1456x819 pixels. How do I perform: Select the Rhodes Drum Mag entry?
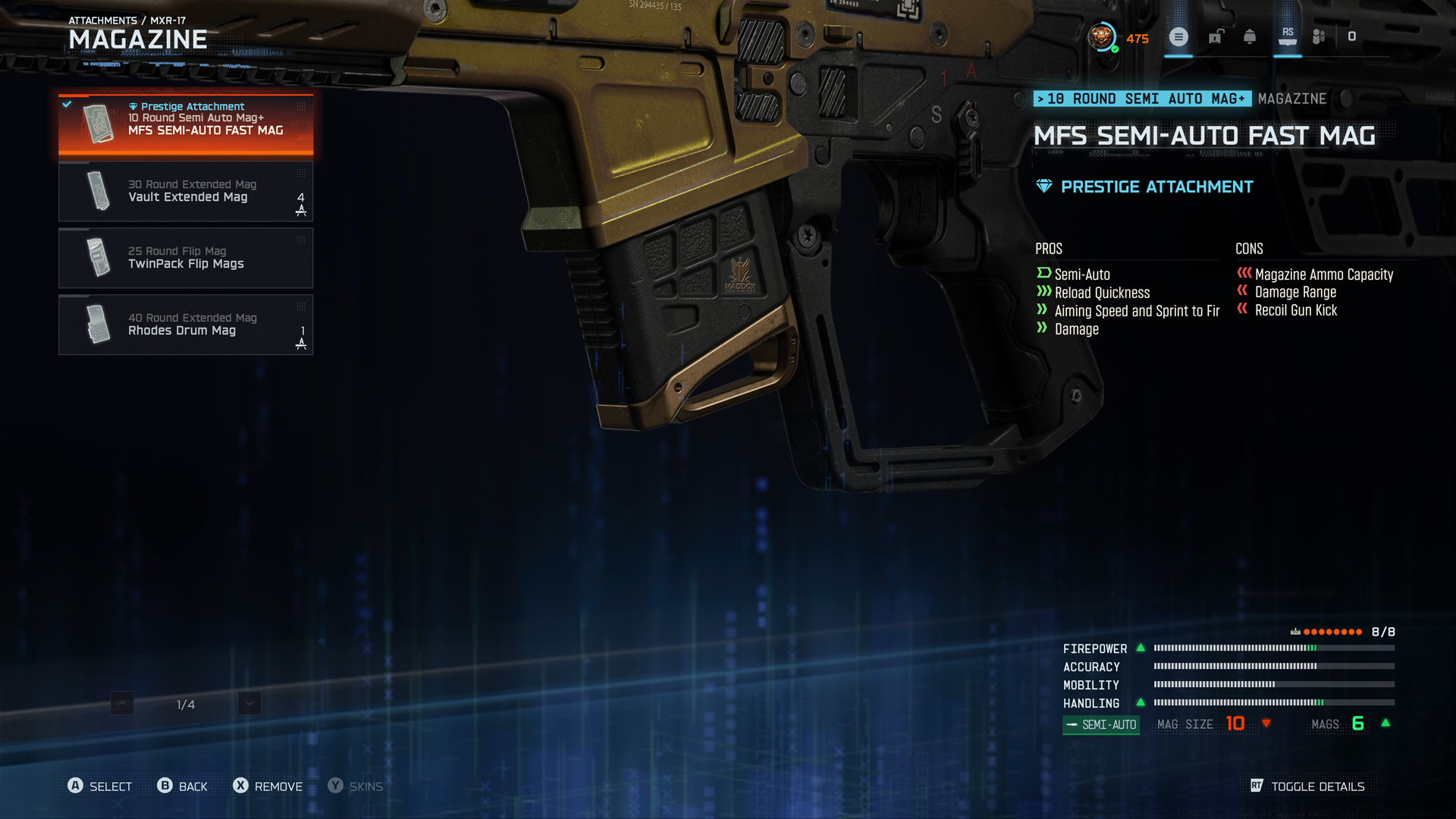pos(186,325)
